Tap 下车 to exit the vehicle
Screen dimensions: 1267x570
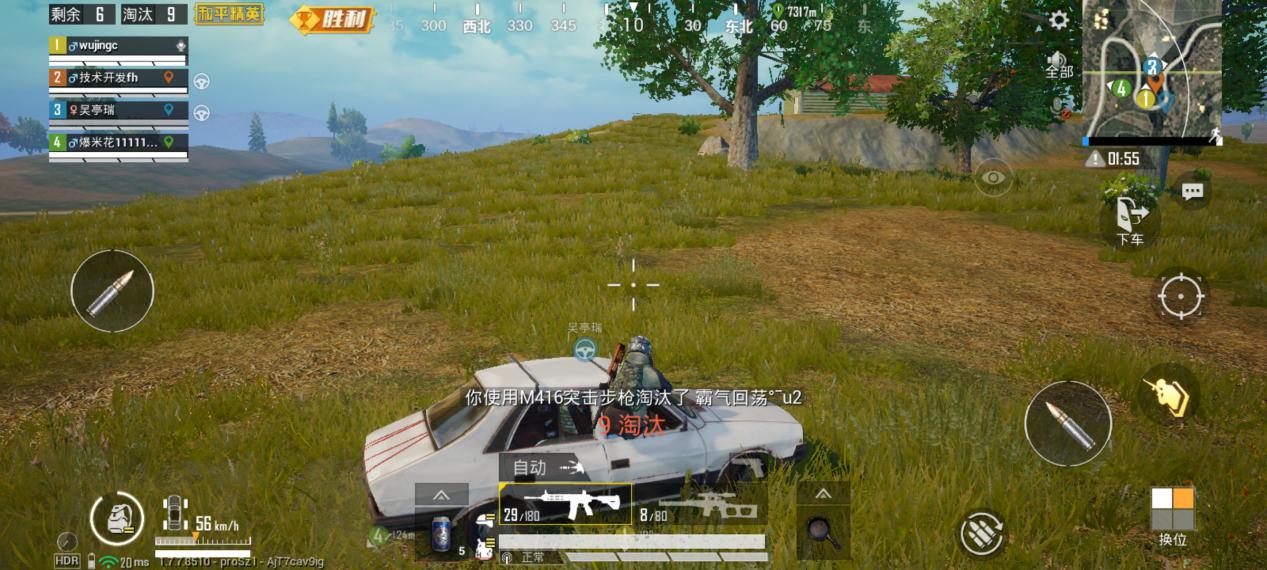click(1130, 220)
